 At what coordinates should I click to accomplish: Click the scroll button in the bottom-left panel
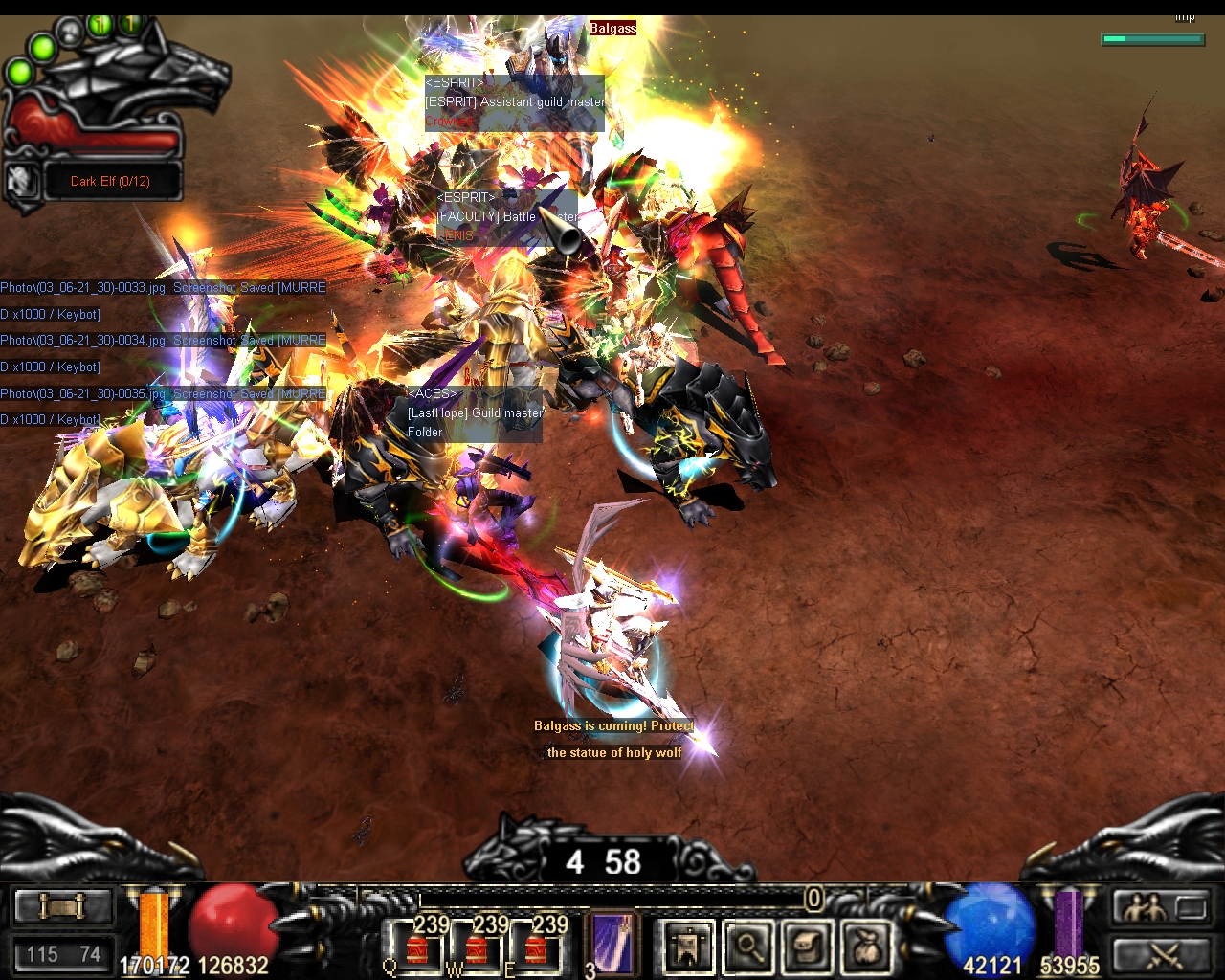[x=62, y=906]
